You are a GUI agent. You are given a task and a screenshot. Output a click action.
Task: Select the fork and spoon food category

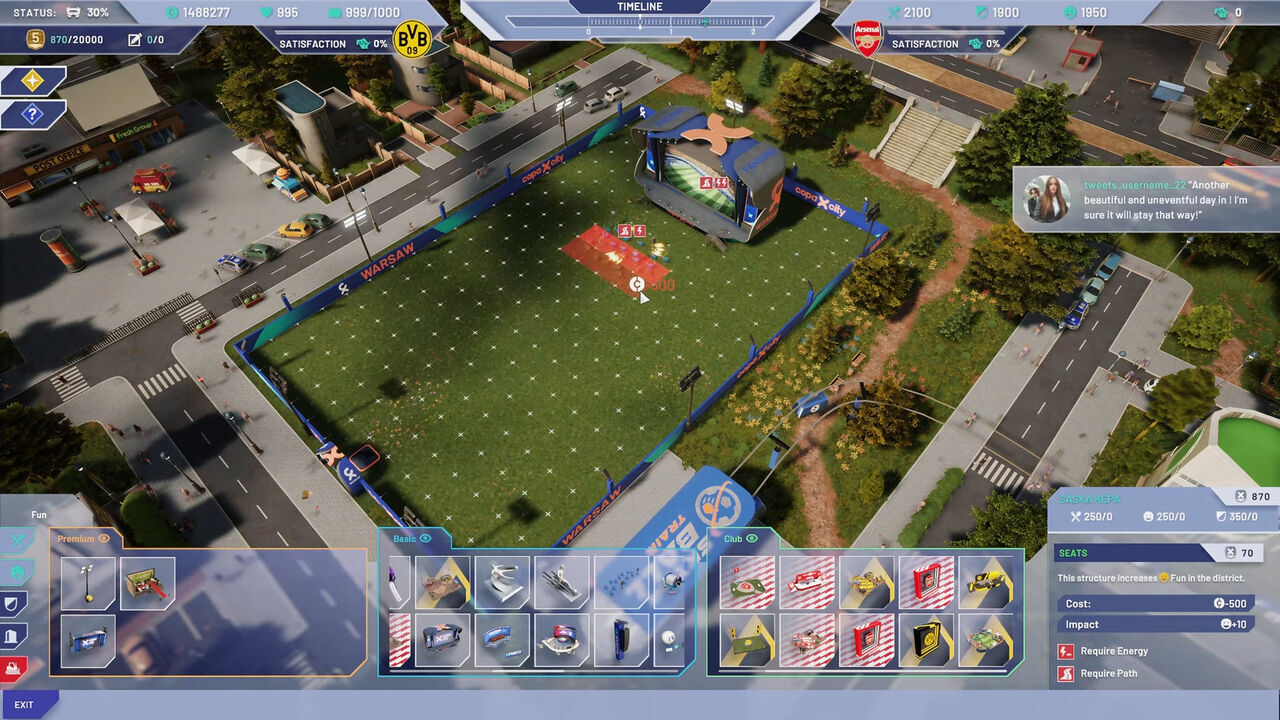pyautogui.click(x=16, y=541)
